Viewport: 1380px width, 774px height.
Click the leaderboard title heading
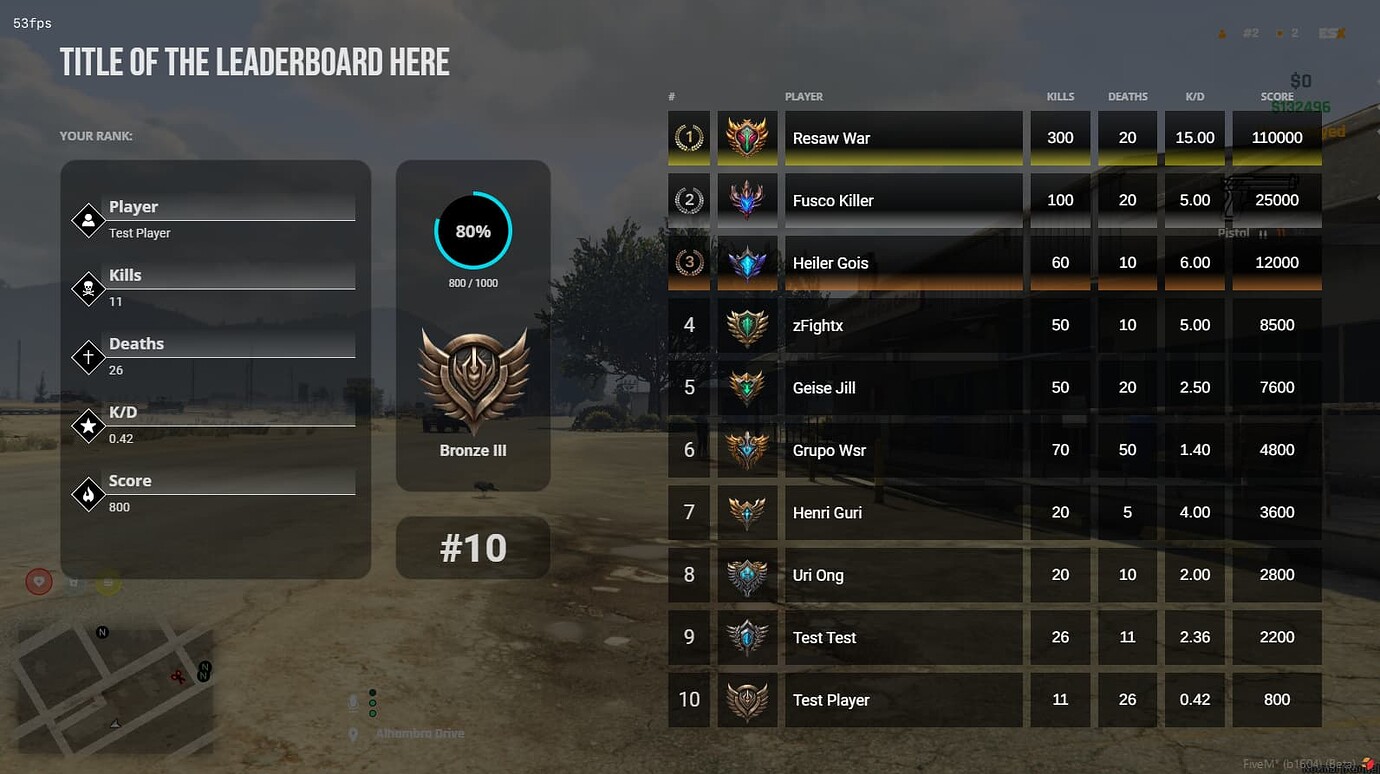pyautogui.click(x=254, y=61)
